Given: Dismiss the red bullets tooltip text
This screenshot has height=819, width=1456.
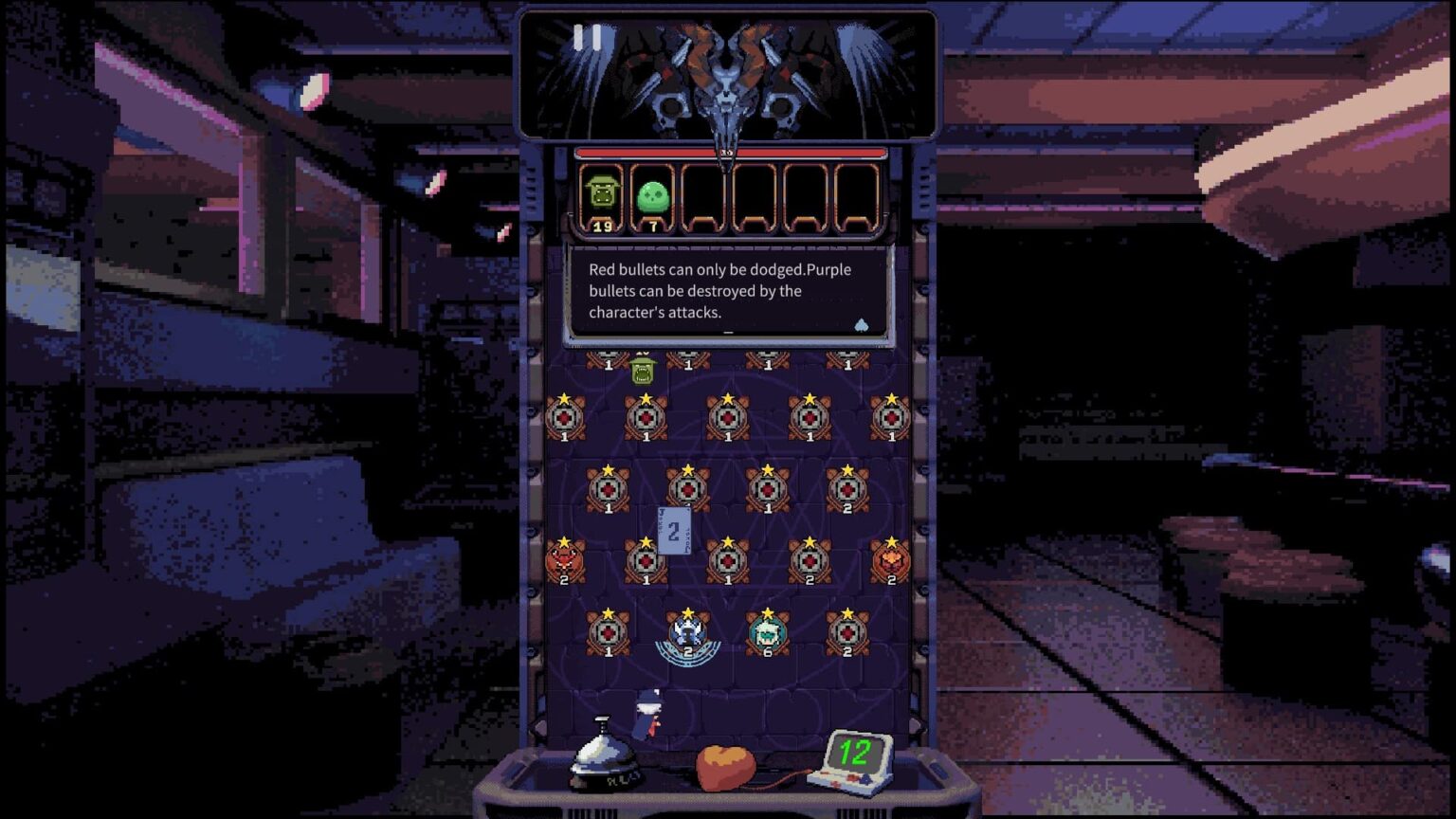Looking at the screenshot, I should [x=726, y=291].
